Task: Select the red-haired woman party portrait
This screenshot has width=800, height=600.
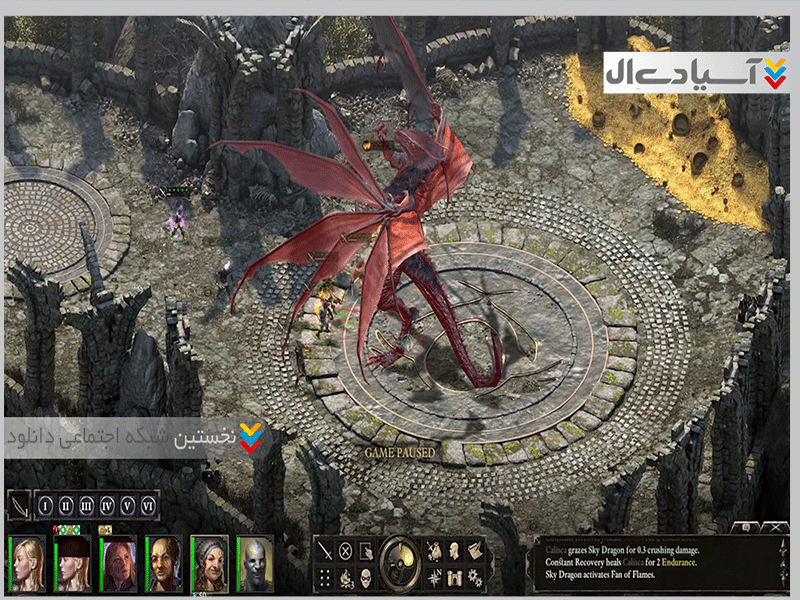Action: [x=118, y=562]
